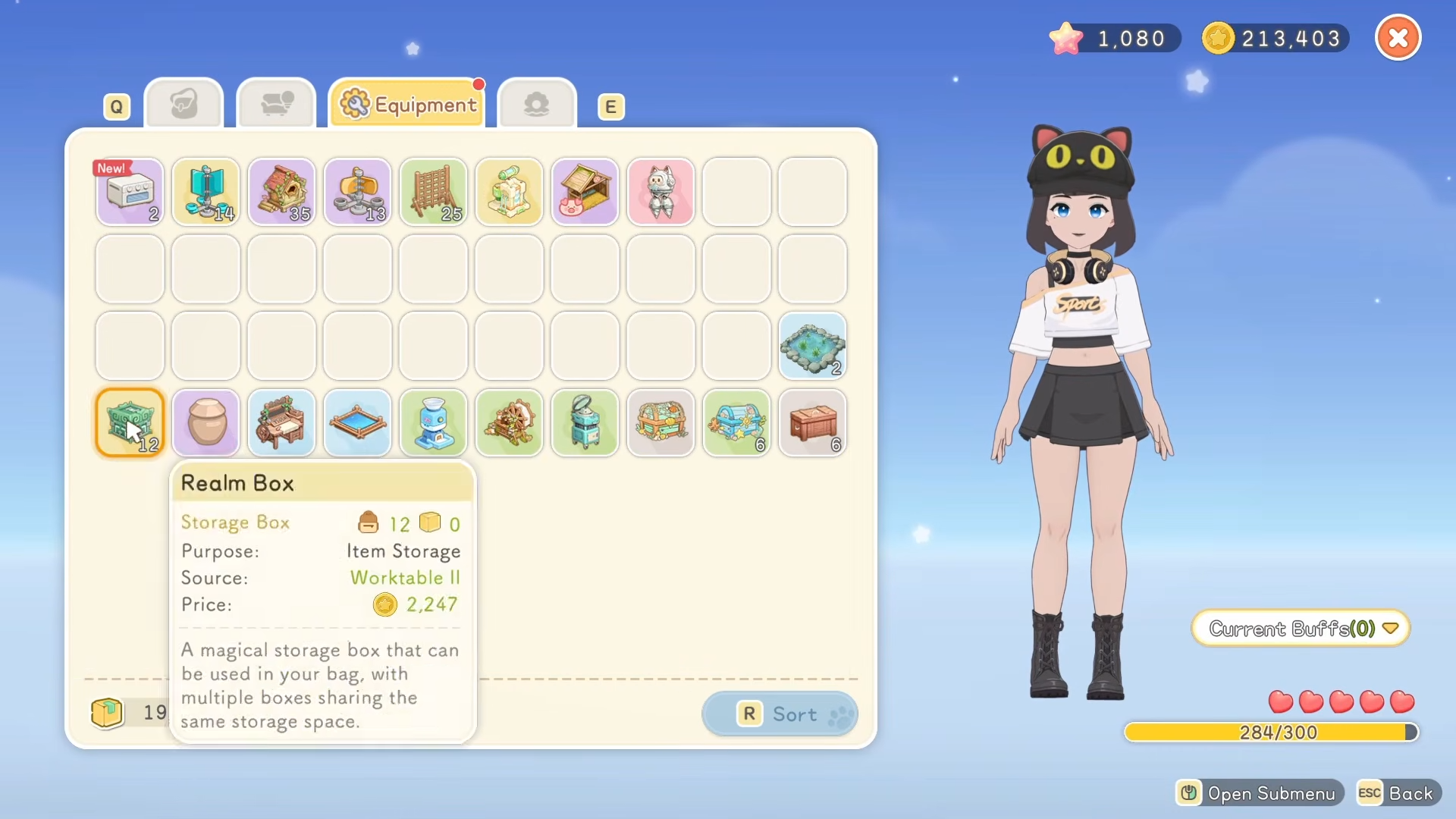
Task: Expand the Current Buffs dropdown
Action: [x=1301, y=629]
